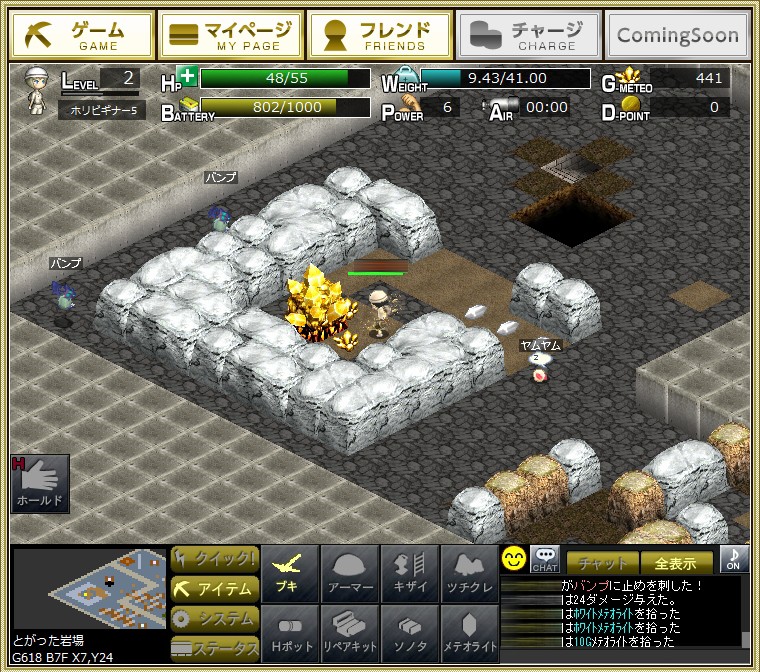This screenshot has width=760, height=672.
Task: Click the yellow smiley emote button
Action: (x=514, y=559)
